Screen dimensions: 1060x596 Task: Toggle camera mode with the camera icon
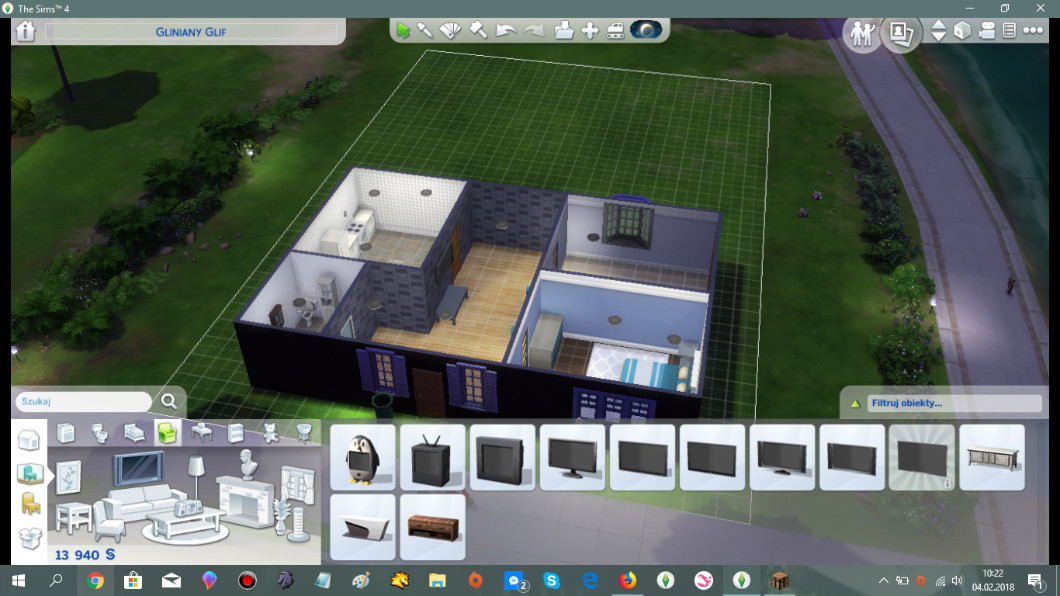(x=986, y=31)
